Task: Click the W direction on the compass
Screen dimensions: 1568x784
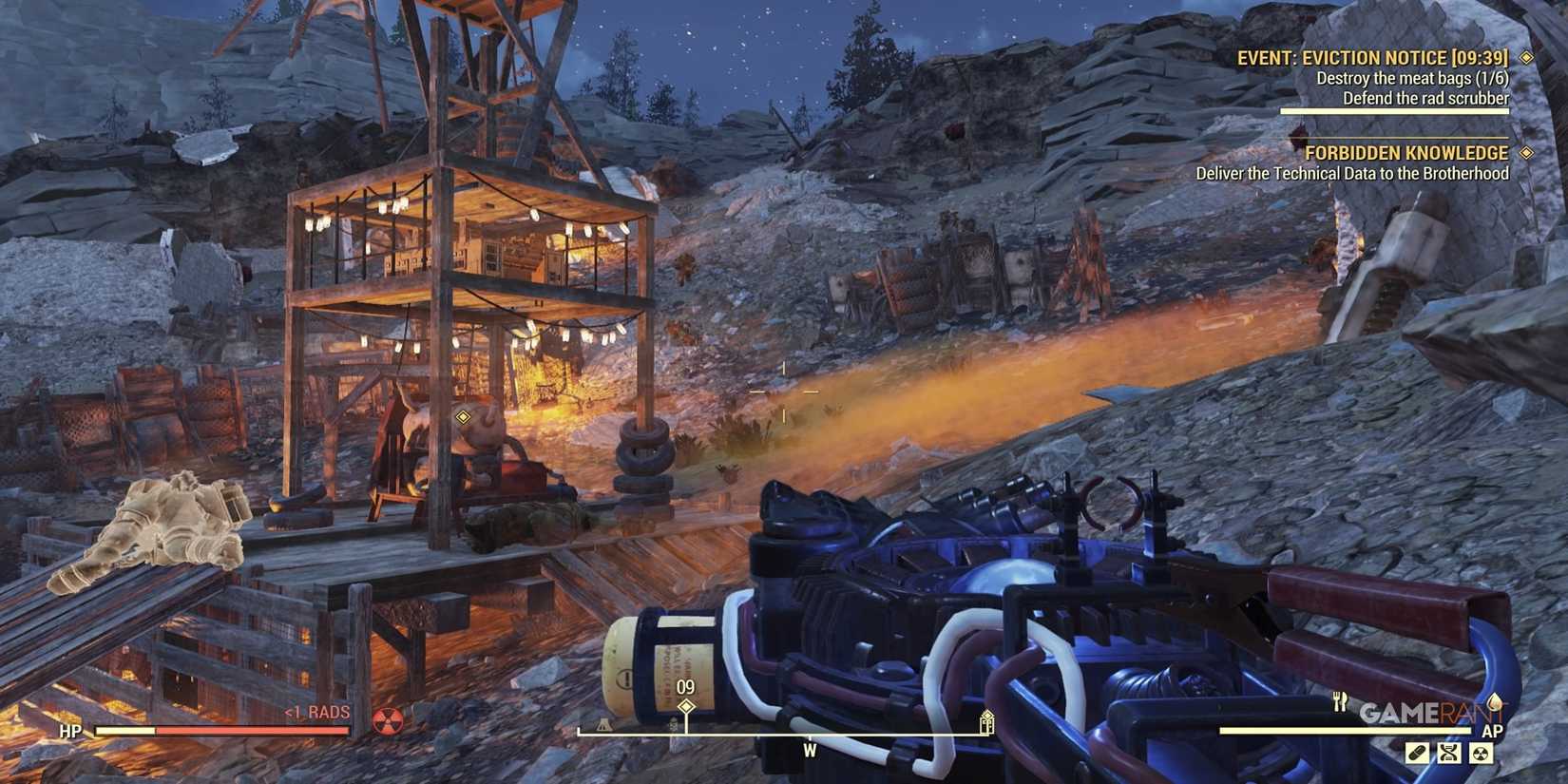Action: pos(809,750)
